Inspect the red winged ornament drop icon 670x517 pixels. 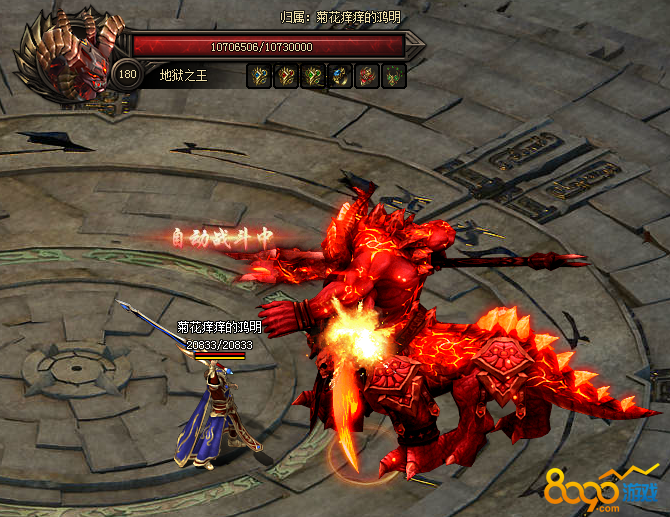[x=367, y=75]
